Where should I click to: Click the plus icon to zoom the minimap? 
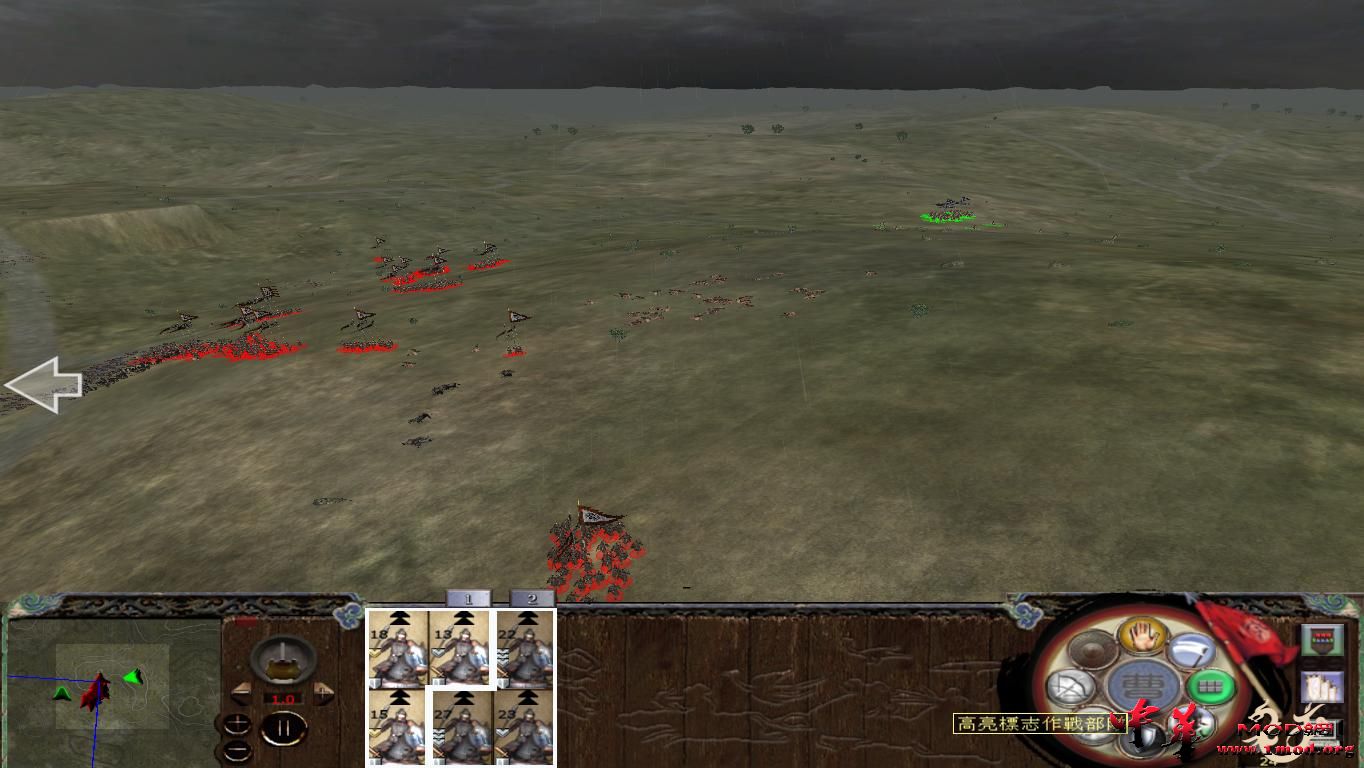[x=238, y=724]
